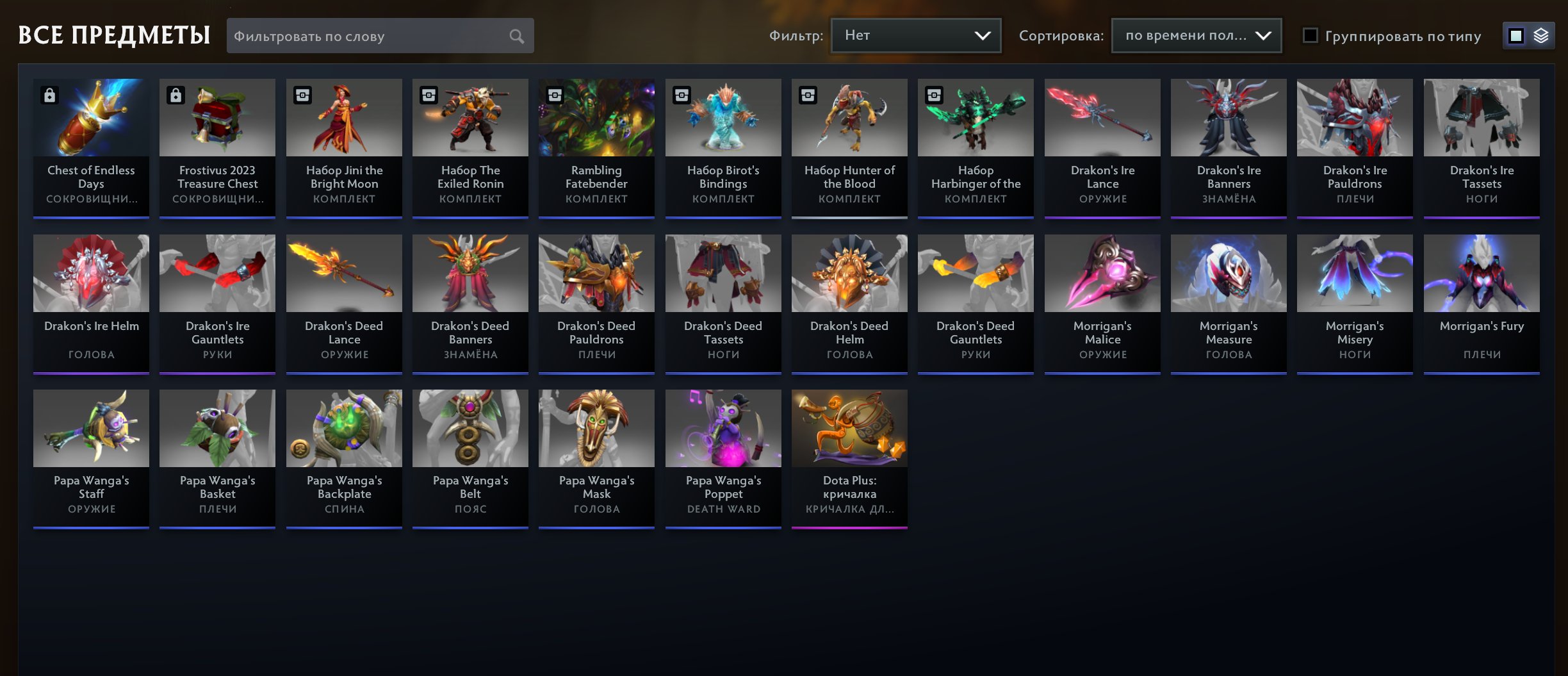Select the Dota Plus кричалка item
Screen dimensions: 1568x676
(849, 458)
